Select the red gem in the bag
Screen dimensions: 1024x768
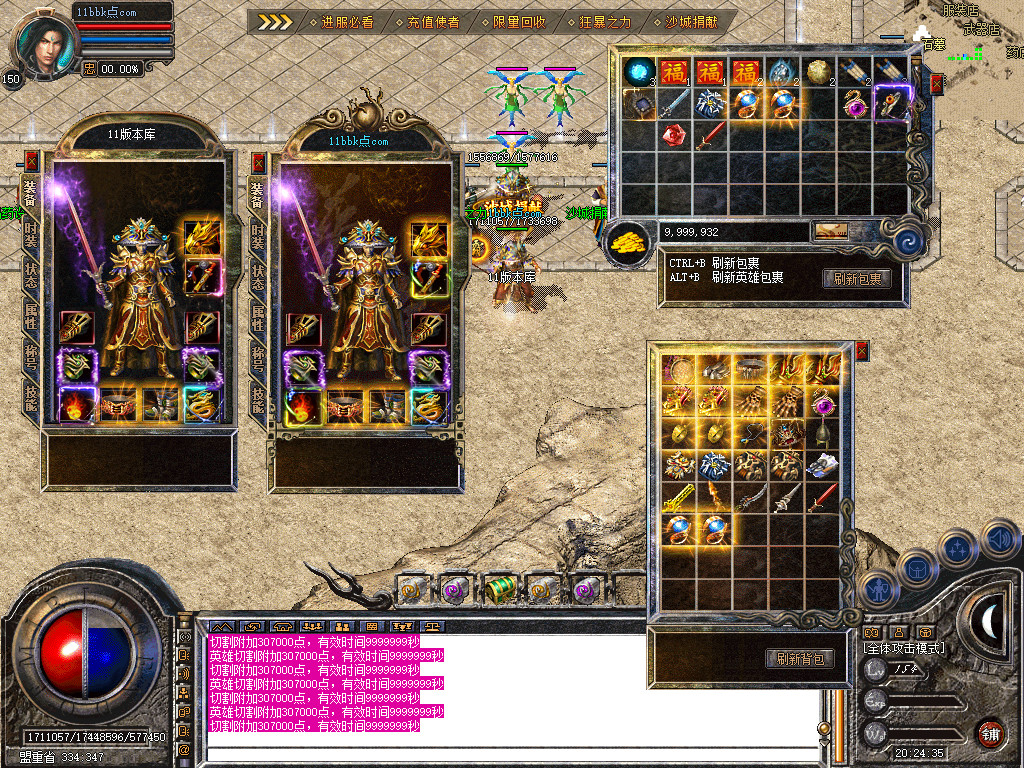pos(673,135)
